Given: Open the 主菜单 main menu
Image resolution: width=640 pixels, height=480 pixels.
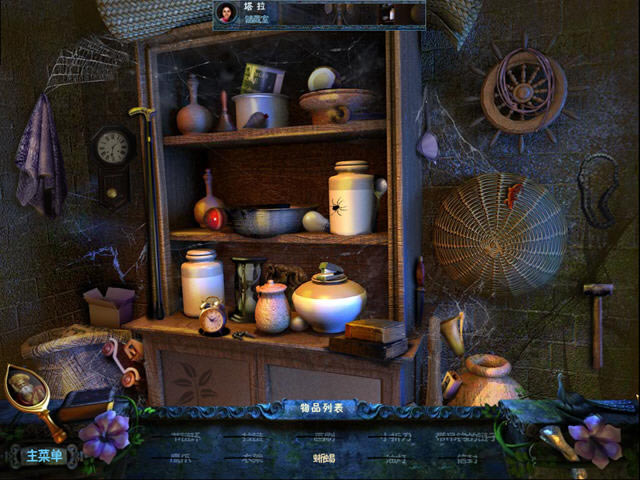Looking at the screenshot, I should pos(44,456).
